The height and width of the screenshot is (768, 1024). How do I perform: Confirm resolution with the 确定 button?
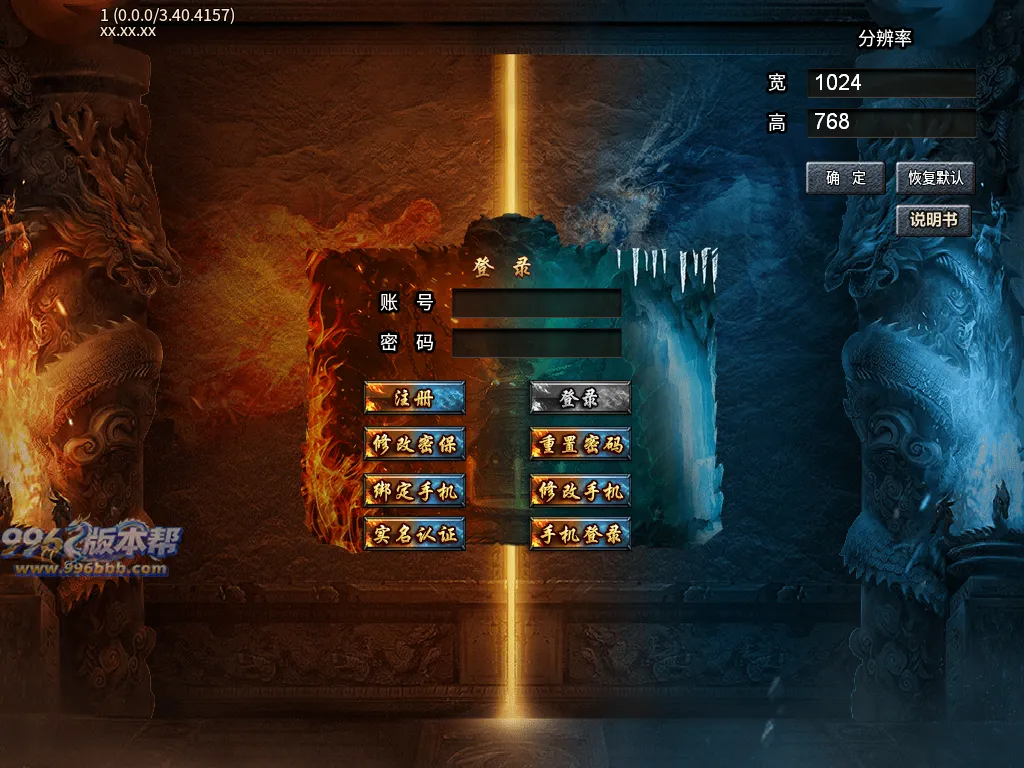846,178
